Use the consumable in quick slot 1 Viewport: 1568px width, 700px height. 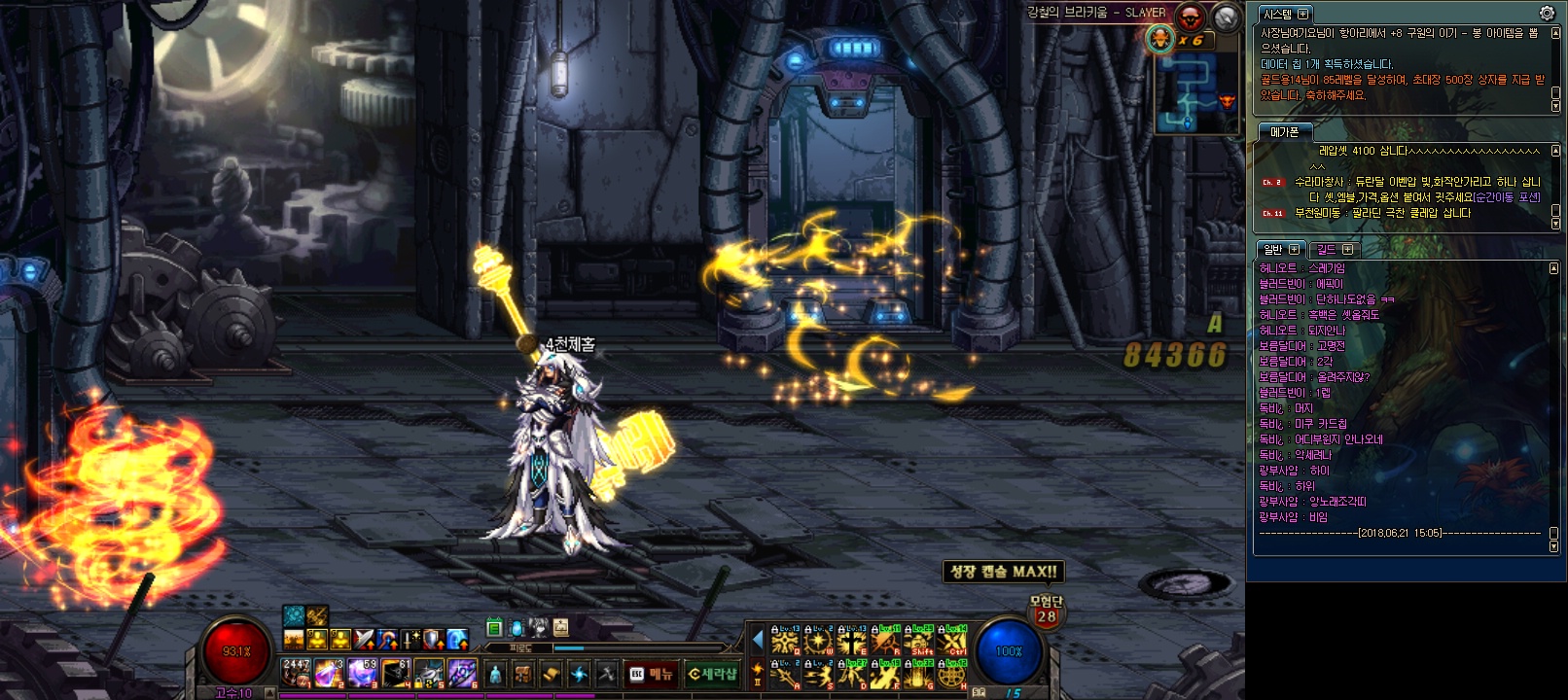click(x=296, y=672)
